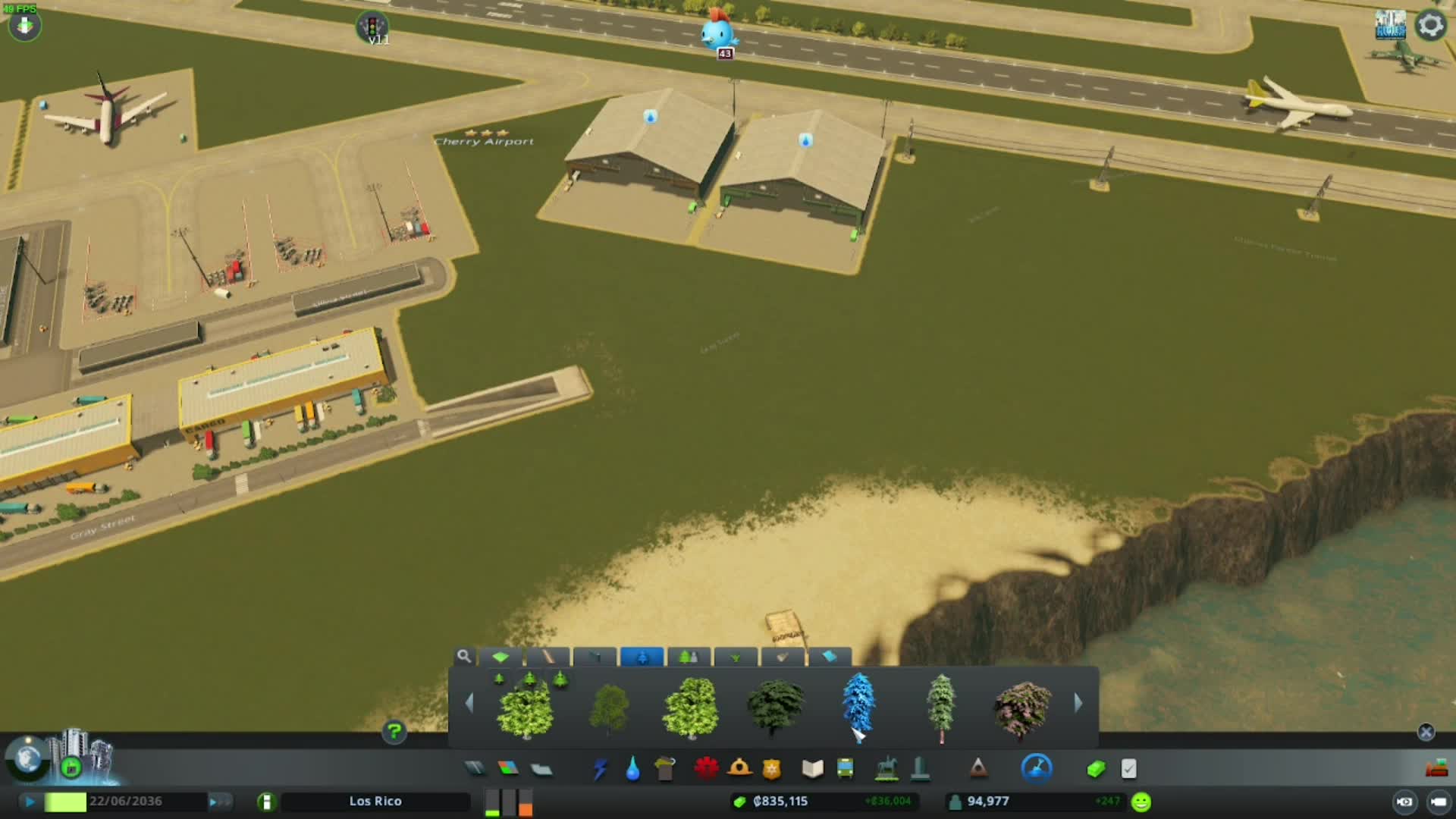Close the landscaping panel
The image size is (1456, 819).
(x=1426, y=732)
